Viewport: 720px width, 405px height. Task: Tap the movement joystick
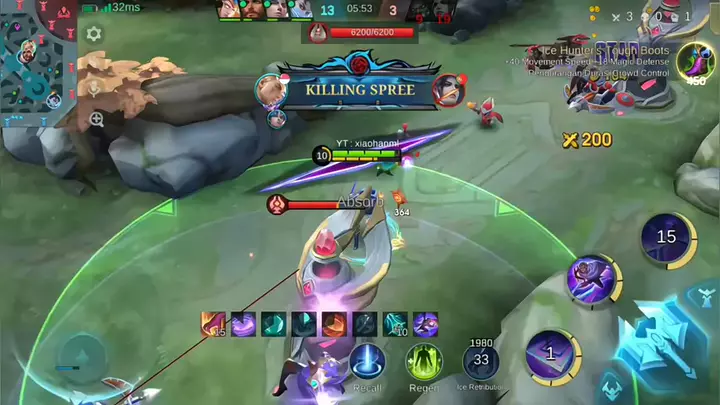(80, 354)
